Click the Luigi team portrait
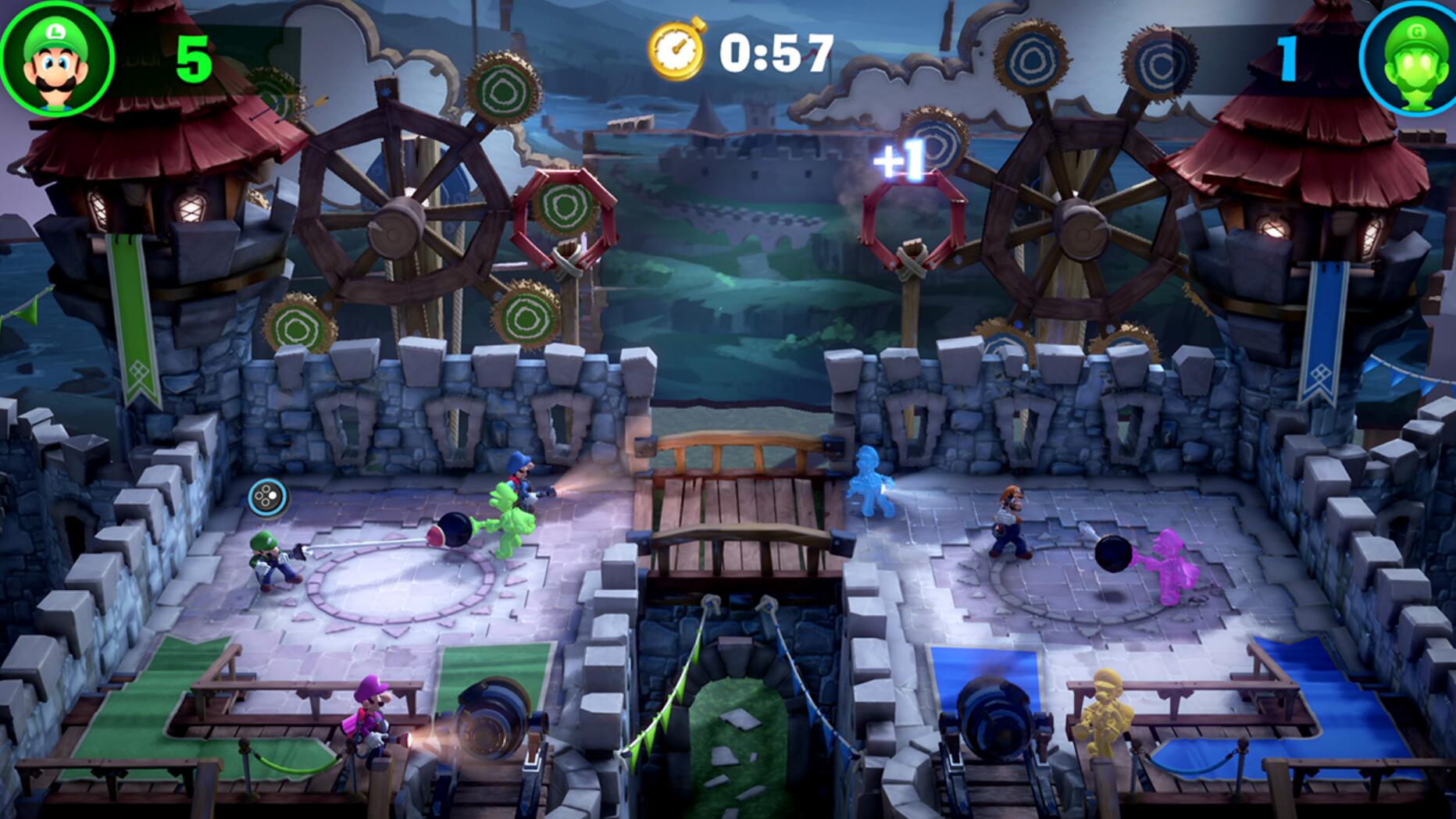The image size is (1456, 819). (x=56, y=59)
